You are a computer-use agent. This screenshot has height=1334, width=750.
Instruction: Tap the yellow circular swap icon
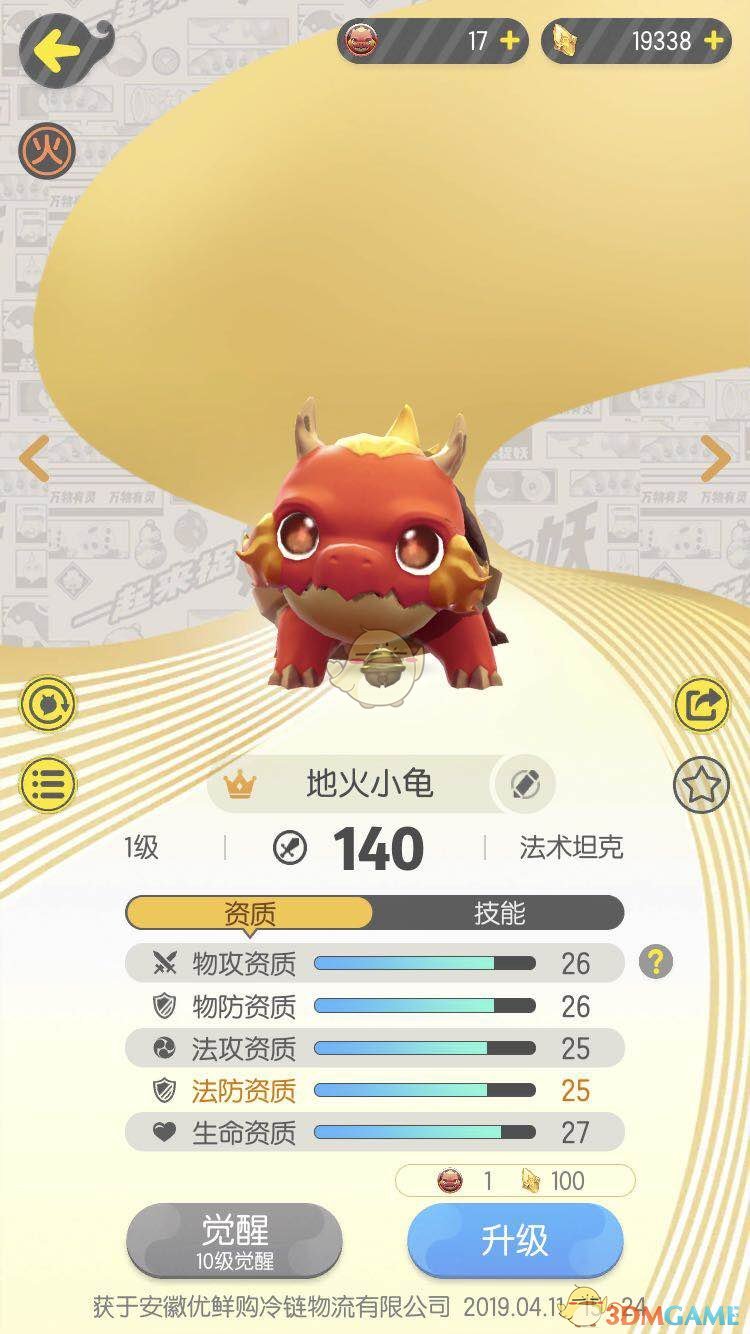point(47,707)
